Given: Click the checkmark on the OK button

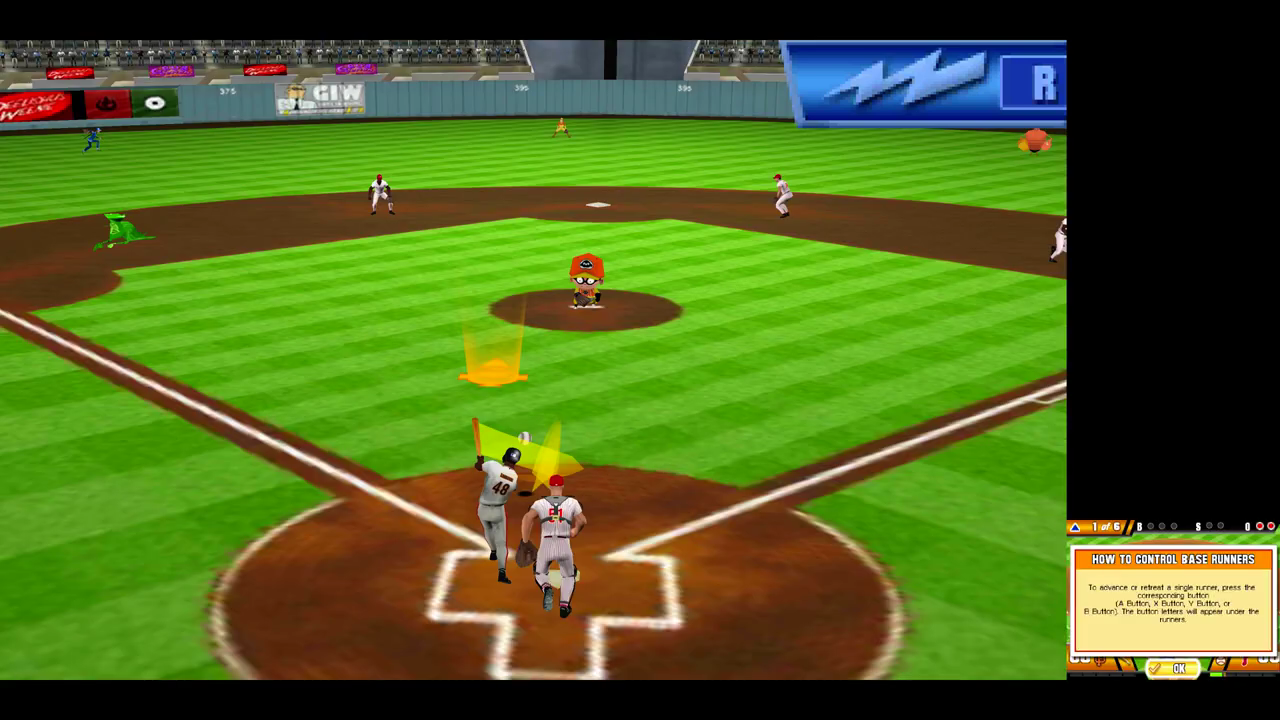Looking at the screenshot, I should point(1154,669).
